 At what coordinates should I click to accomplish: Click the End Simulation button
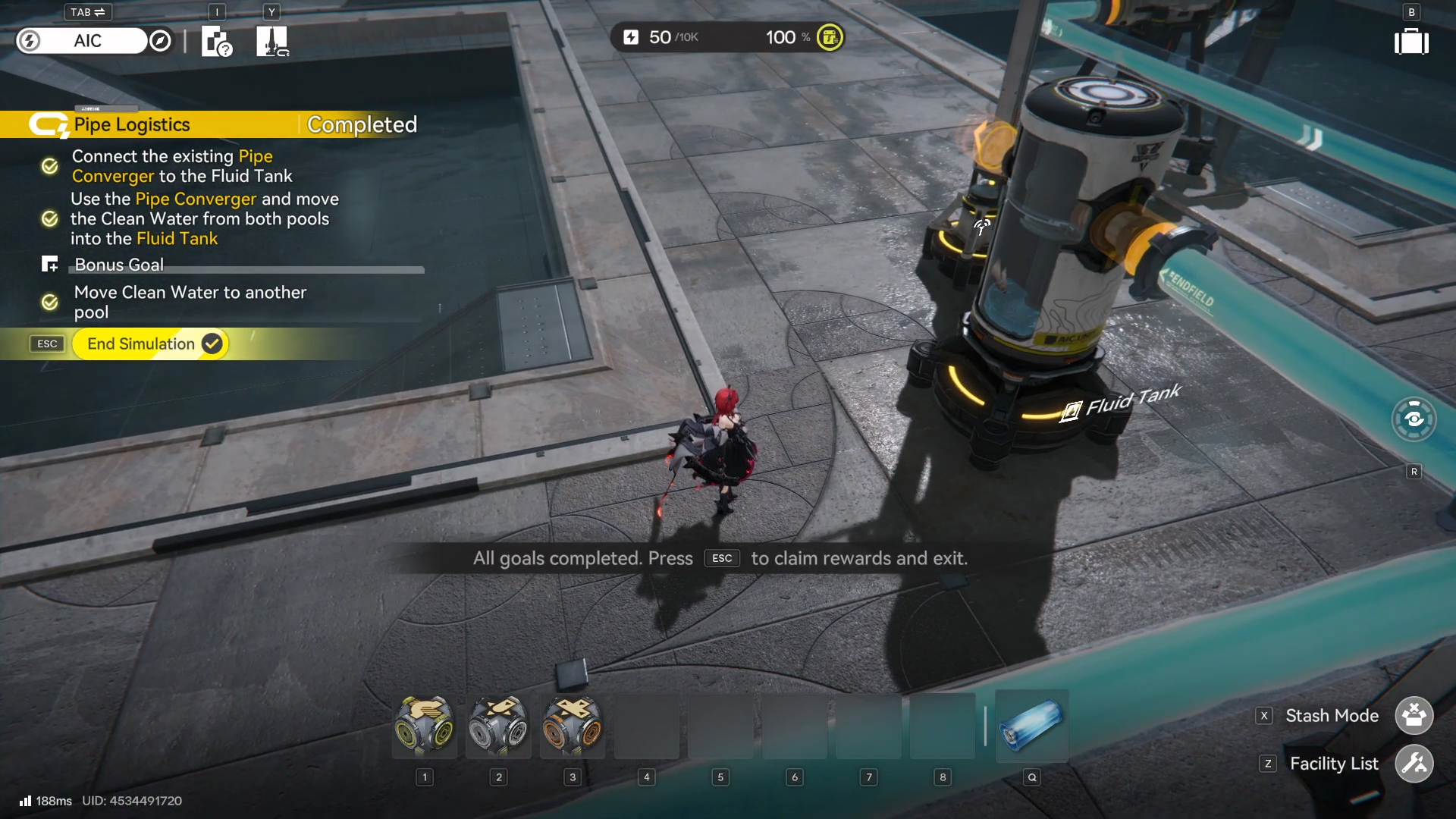[150, 344]
